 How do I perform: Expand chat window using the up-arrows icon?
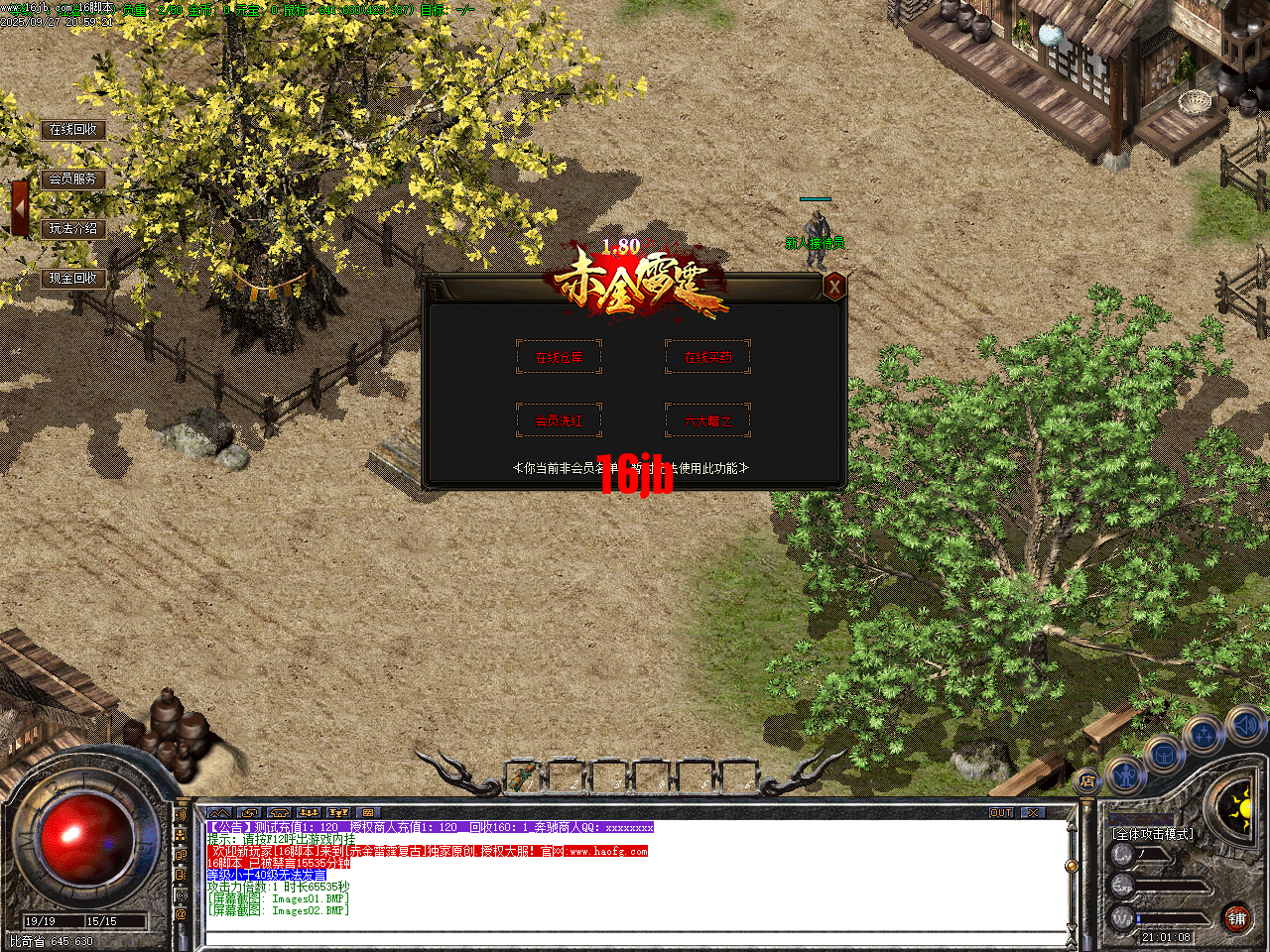point(221,811)
